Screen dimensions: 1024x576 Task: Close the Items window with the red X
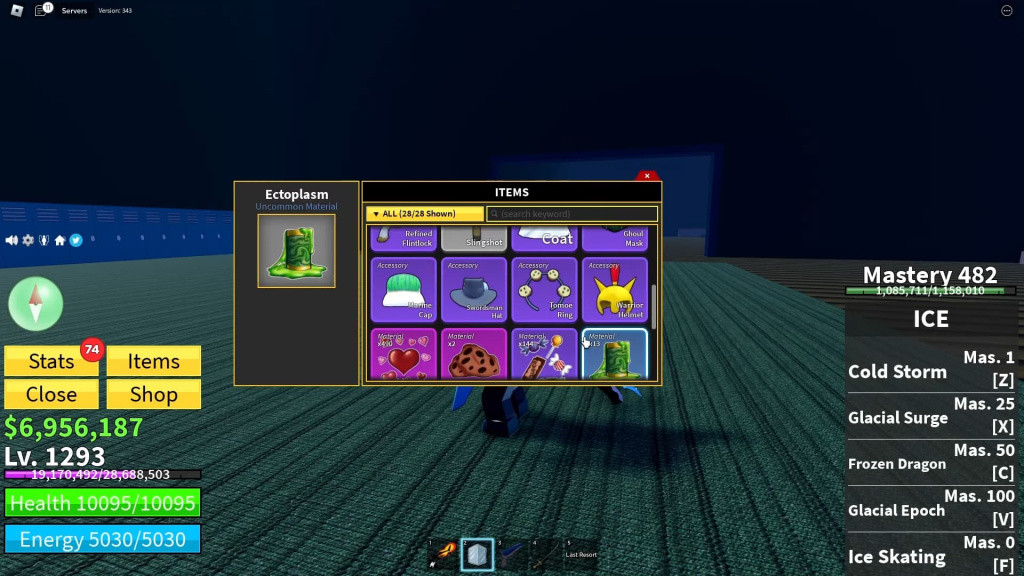tap(647, 176)
